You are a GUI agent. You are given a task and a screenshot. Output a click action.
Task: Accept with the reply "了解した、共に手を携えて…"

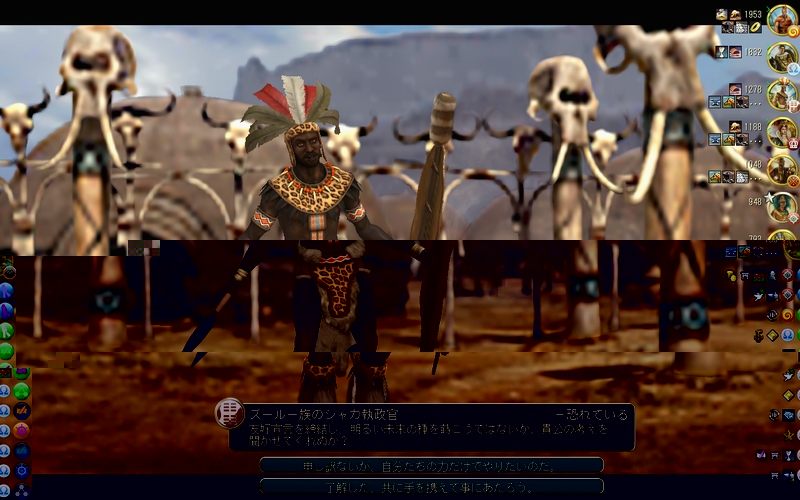431,486
